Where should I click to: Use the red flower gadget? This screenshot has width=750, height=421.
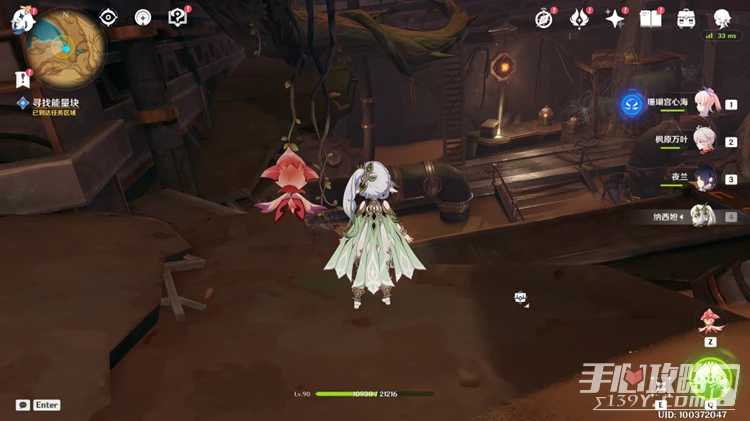coord(711,319)
